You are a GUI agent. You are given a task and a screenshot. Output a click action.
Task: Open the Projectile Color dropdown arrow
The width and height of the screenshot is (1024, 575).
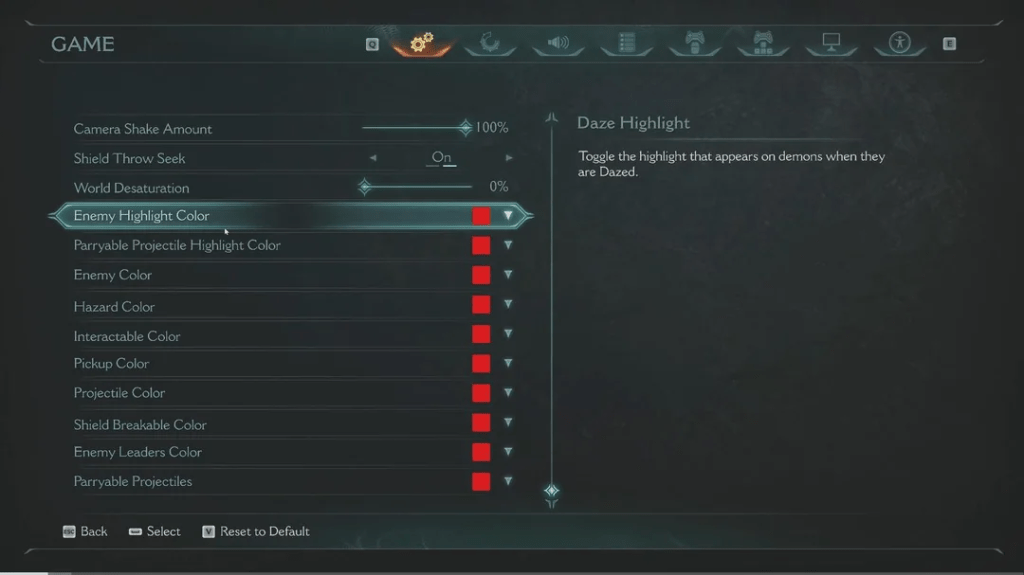click(508, 392)
